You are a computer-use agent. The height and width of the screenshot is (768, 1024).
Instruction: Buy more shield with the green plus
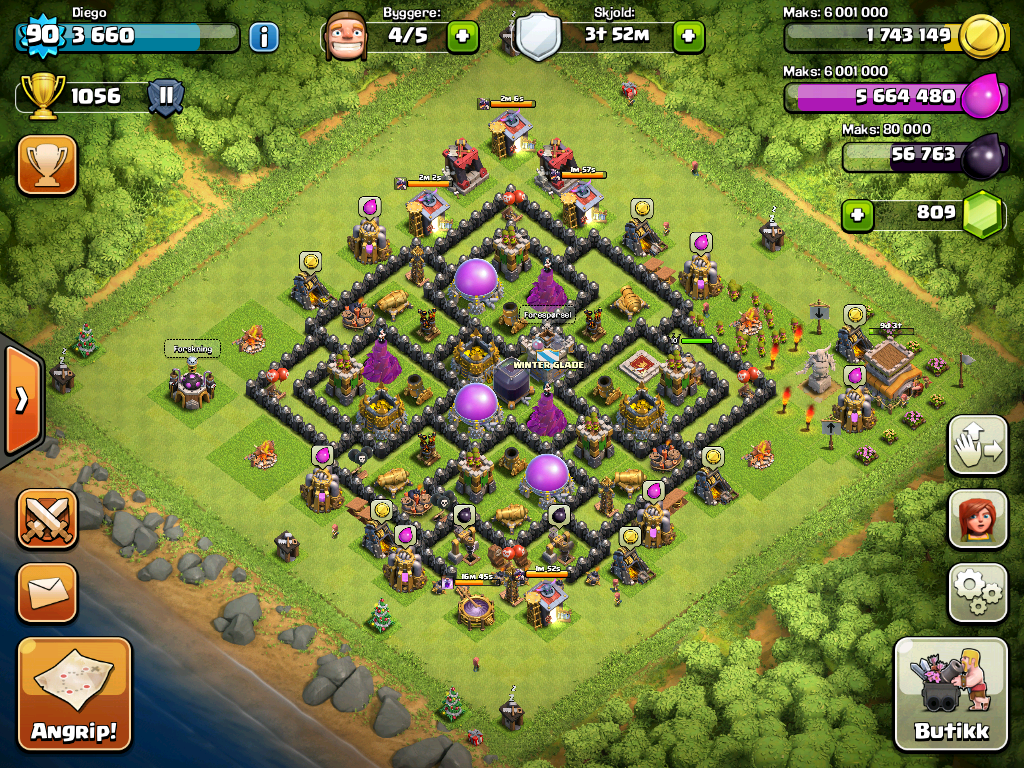point(688,37)
